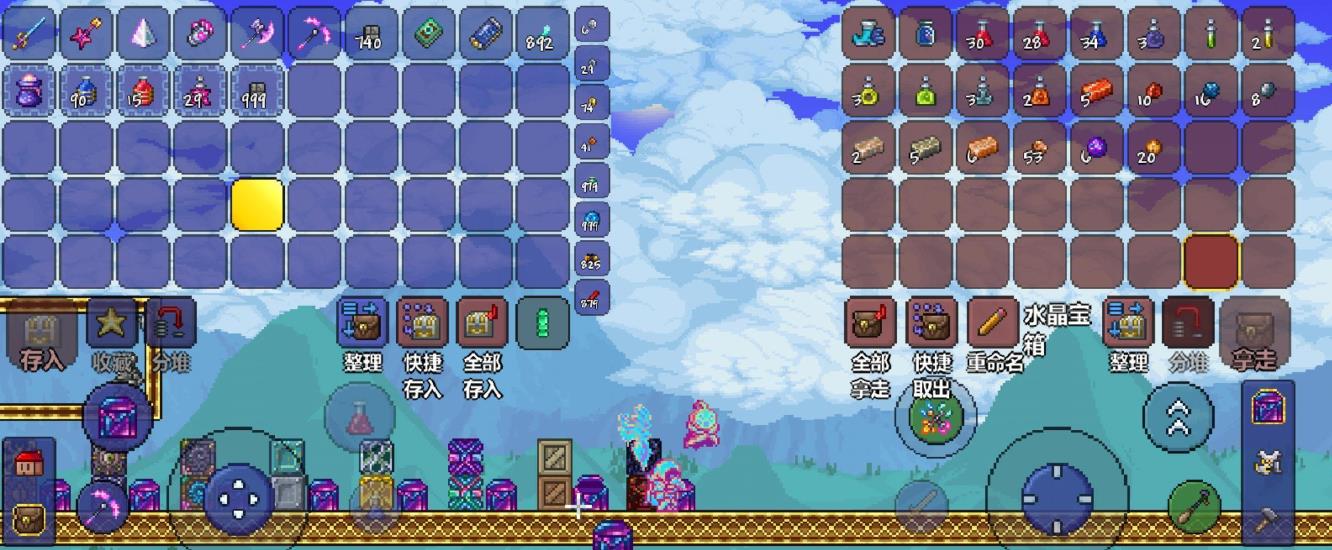Select the pink pickaxe inventory slot
Screen dimensions: 1332x550
point(314,34)
